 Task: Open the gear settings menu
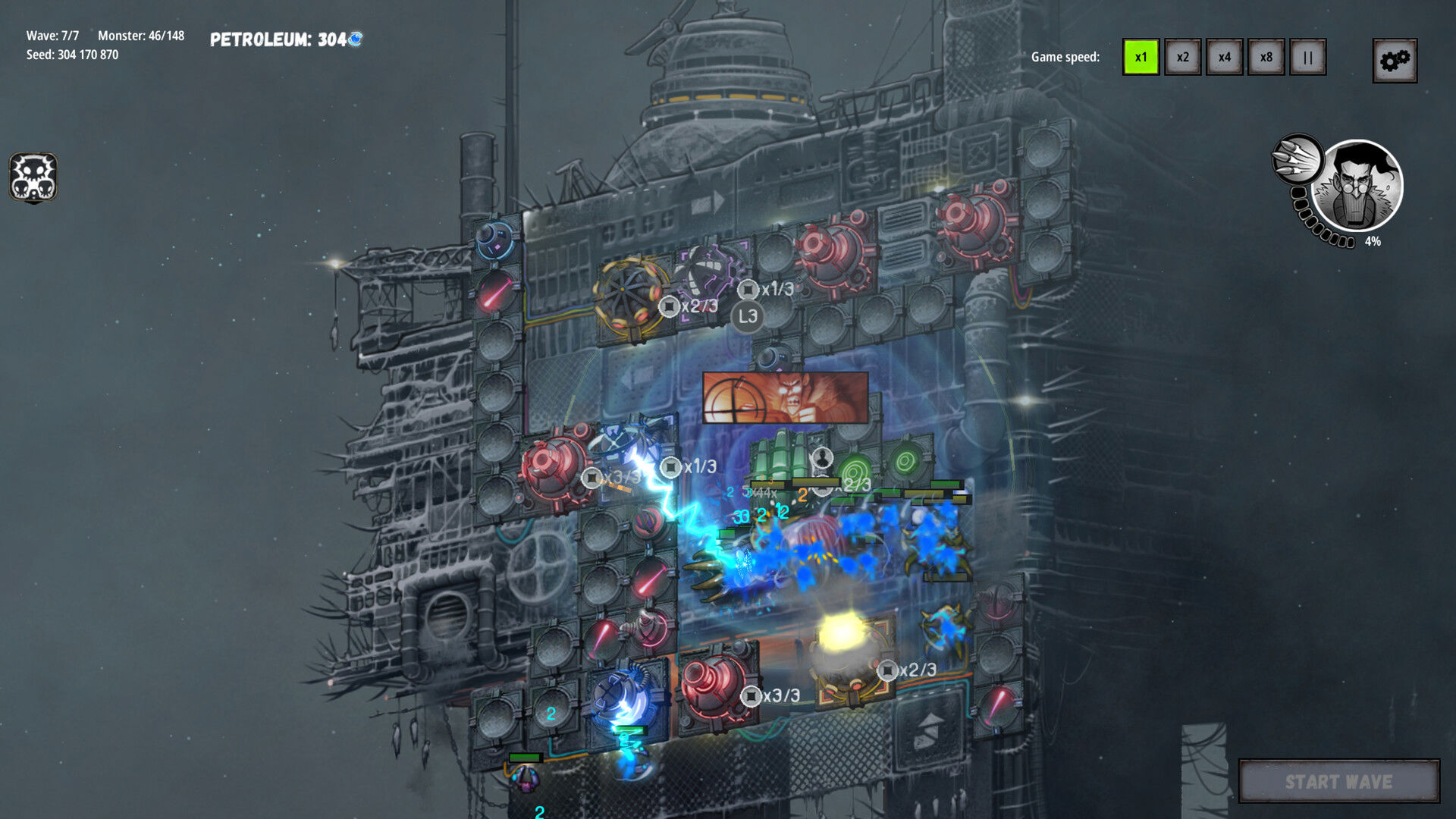(x=1395, y=61)
